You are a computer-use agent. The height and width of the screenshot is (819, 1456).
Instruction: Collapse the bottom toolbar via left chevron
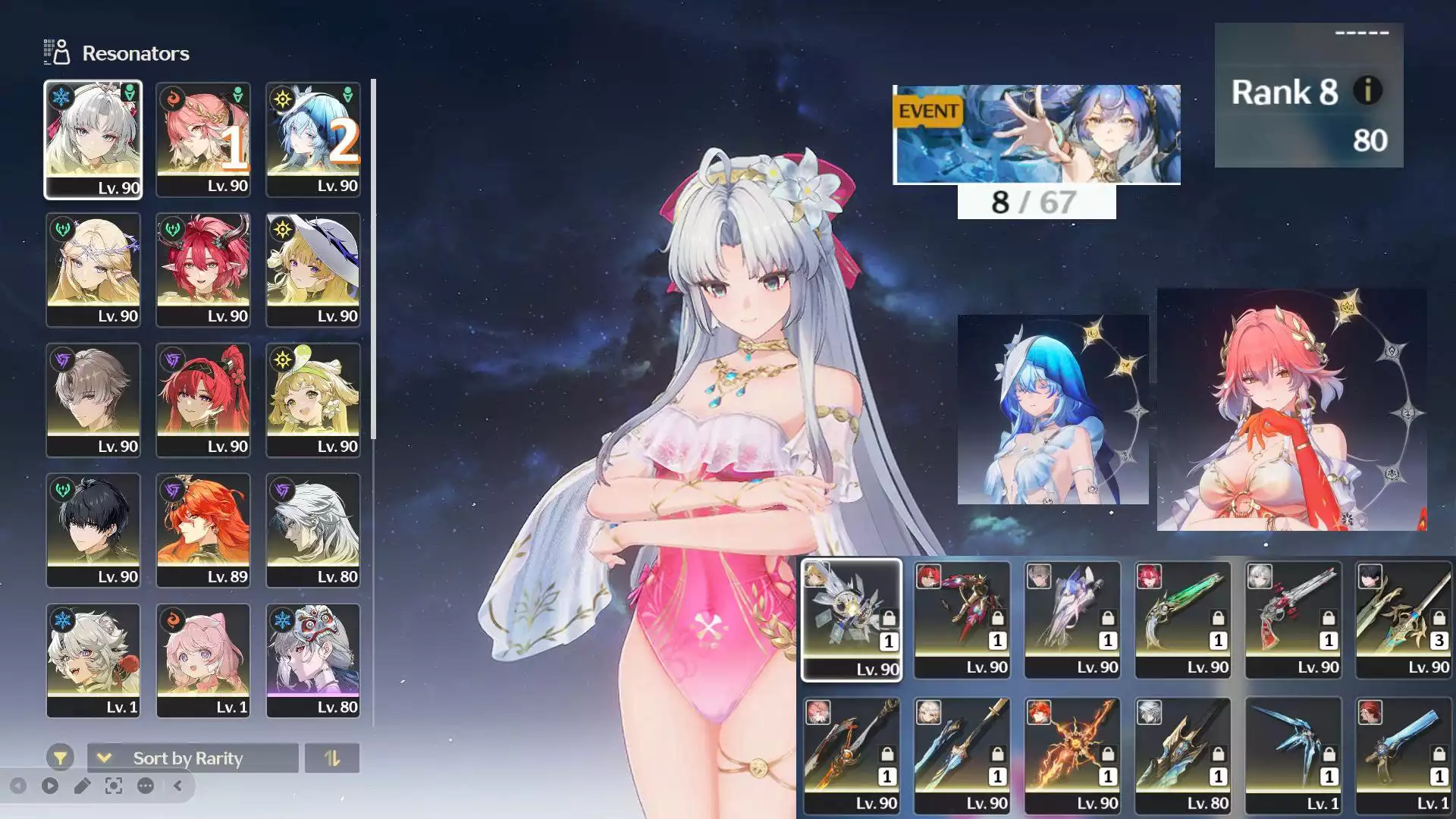(177, 786)
